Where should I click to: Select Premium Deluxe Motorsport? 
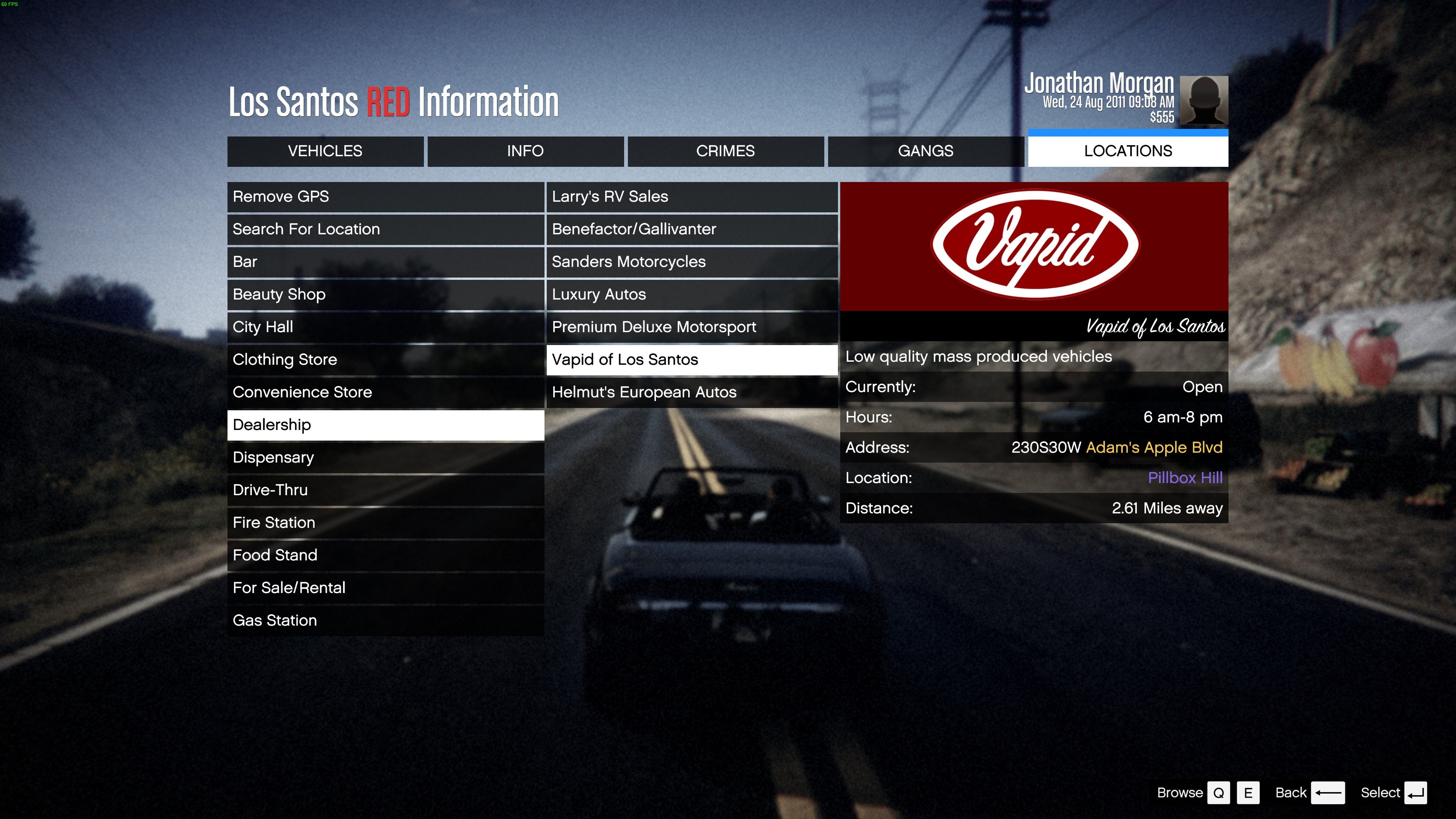pos(691,327)
